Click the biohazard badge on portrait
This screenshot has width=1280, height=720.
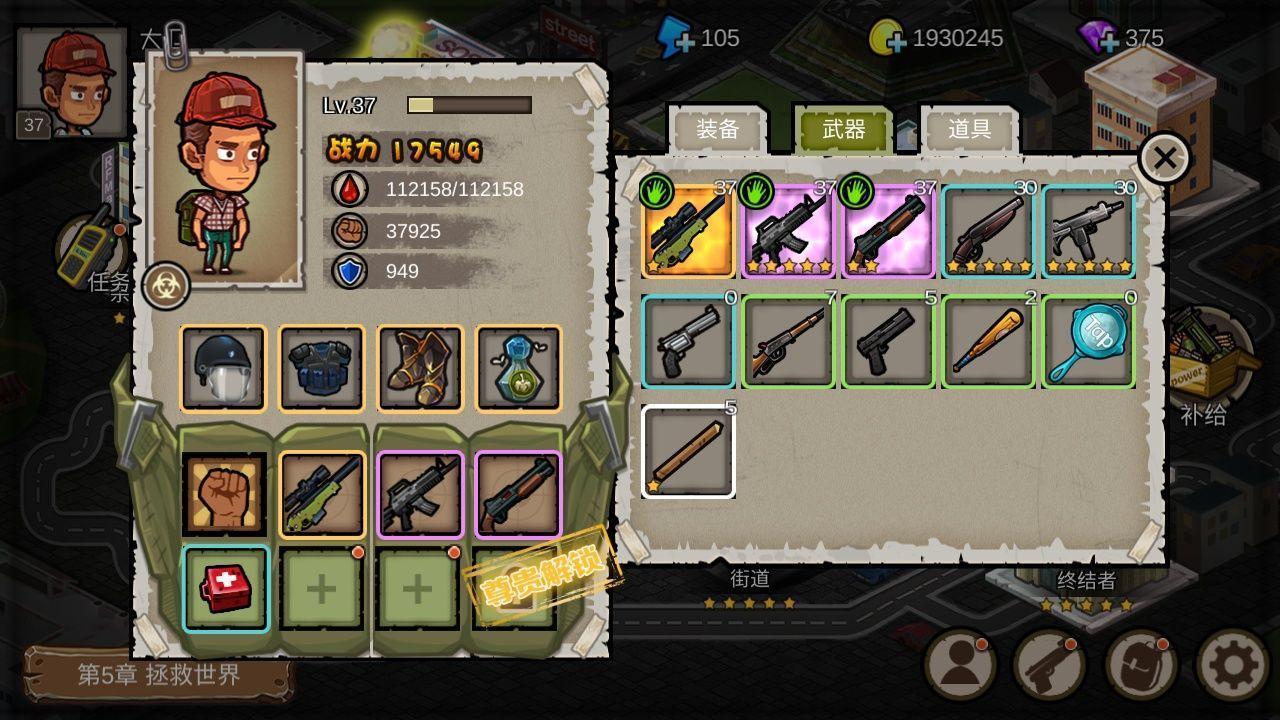coord(166,286)
